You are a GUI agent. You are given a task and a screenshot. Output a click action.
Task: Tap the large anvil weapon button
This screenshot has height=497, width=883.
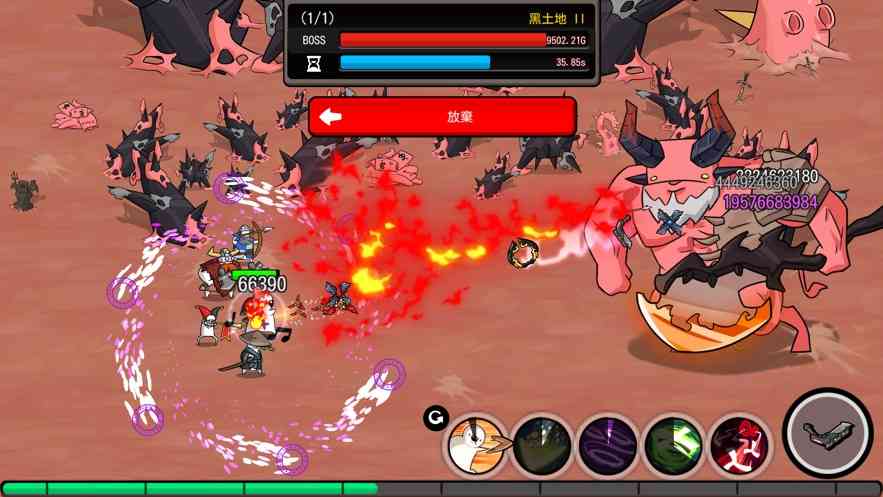pyautogui.click(x=826, y=434)
